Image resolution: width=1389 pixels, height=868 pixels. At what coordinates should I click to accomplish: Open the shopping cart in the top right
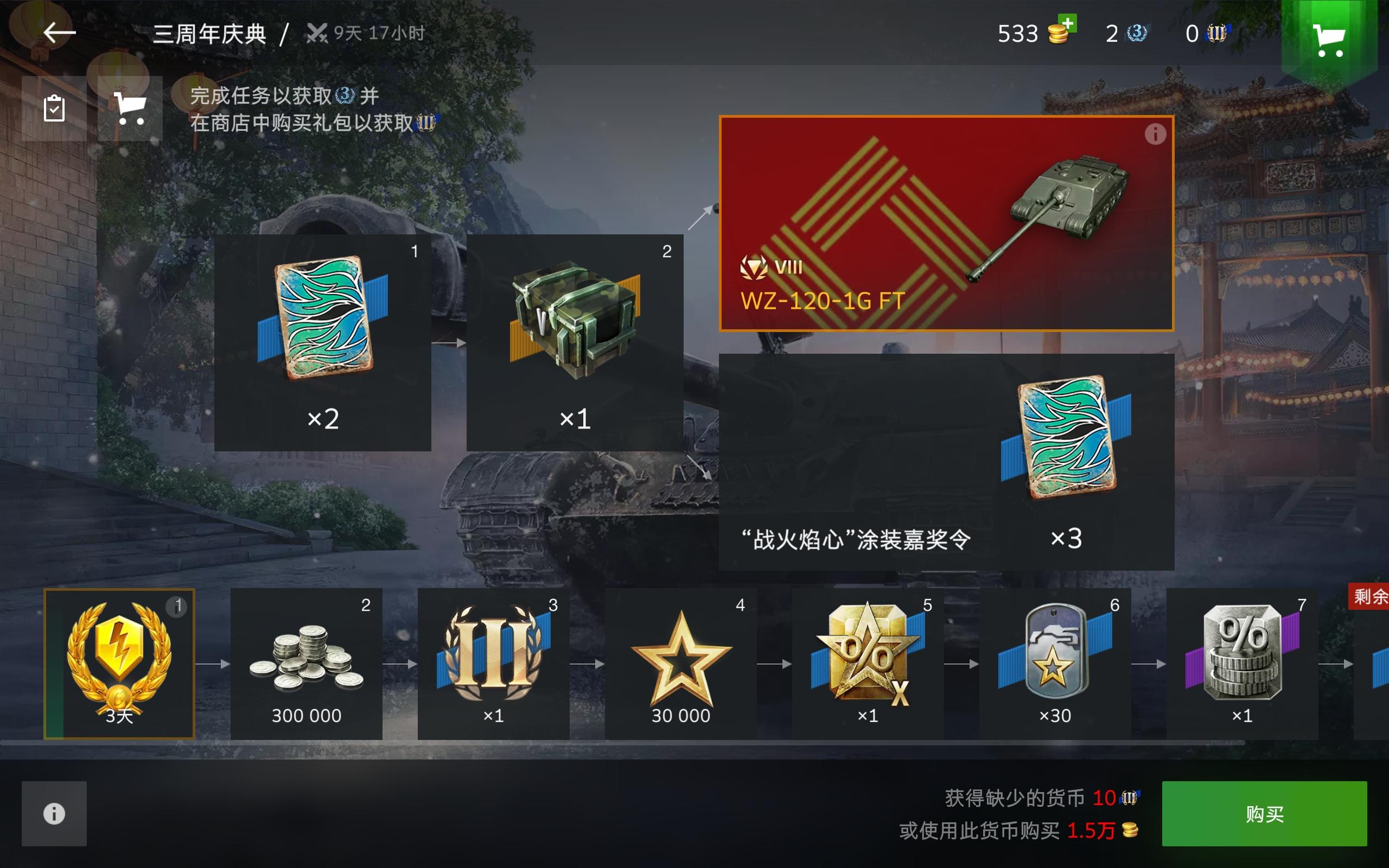[x=1330, y=36]
